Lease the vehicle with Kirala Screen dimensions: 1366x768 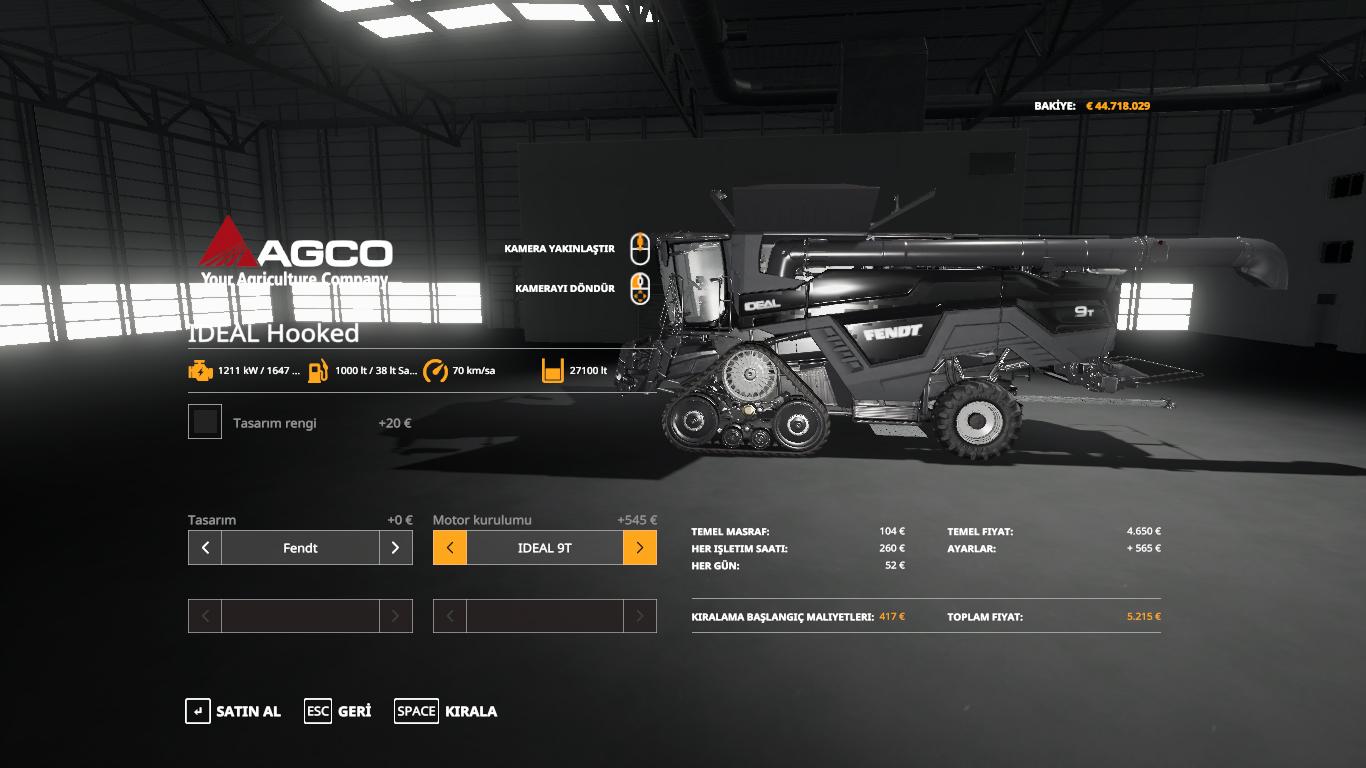point(446,711)
